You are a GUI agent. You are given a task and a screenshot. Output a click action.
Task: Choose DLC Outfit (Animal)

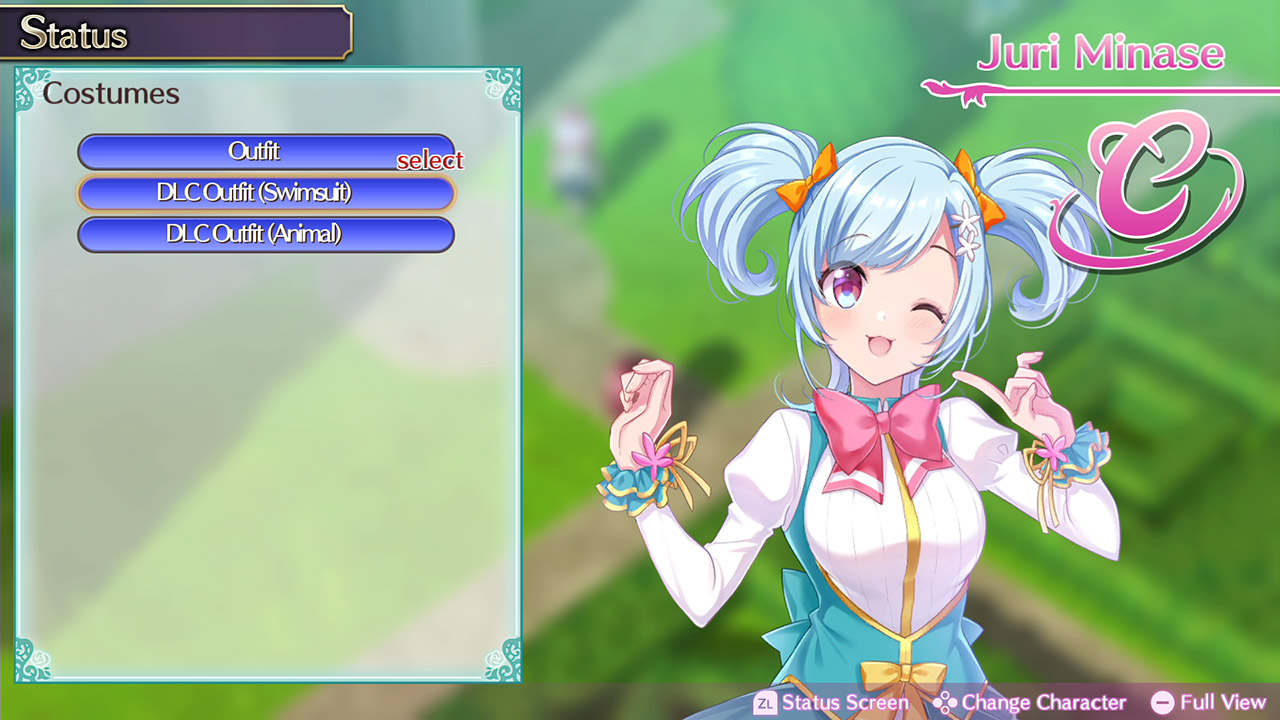[266, 234]
